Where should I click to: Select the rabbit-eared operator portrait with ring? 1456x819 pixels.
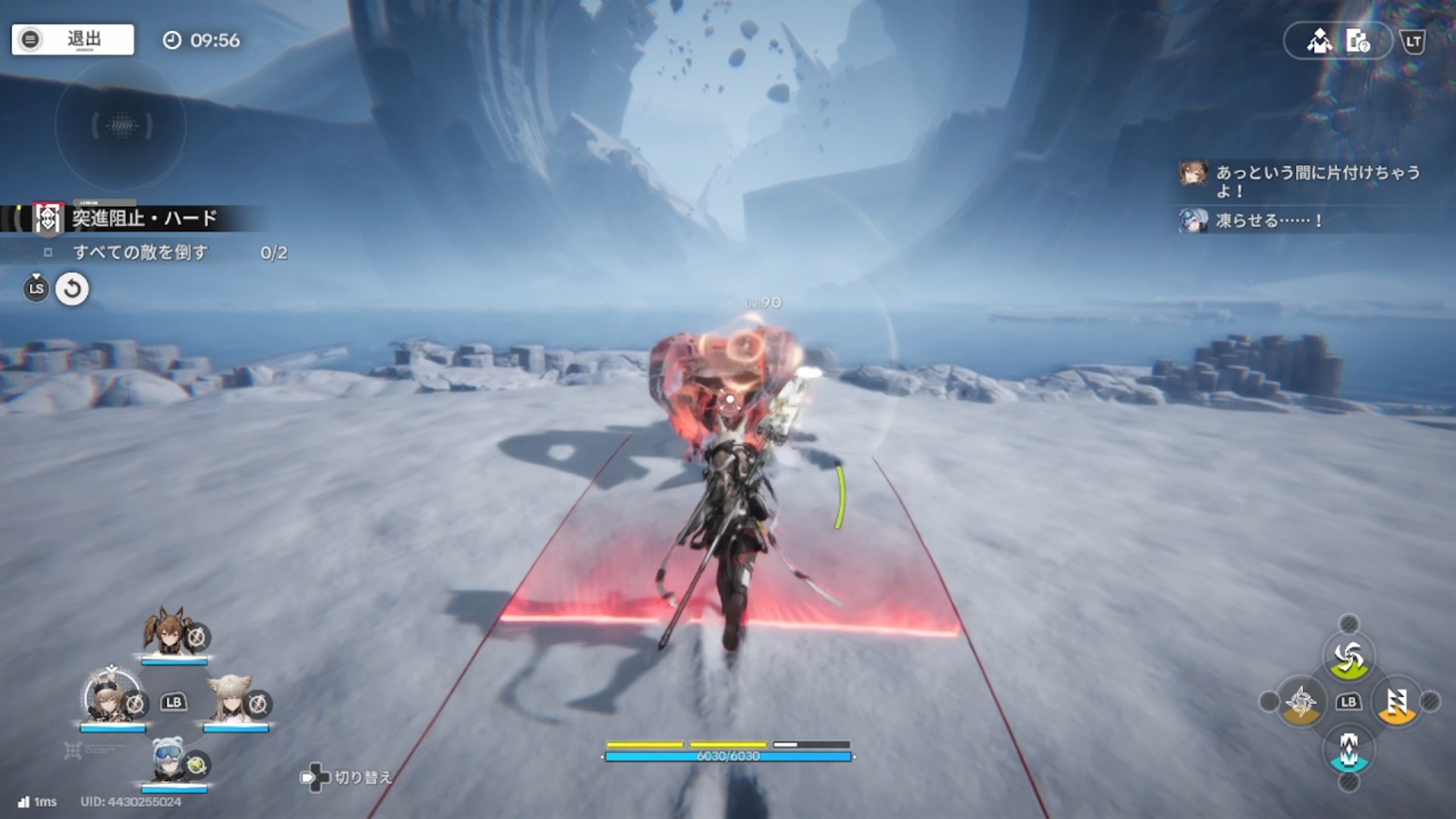click(x=110, y=696)
